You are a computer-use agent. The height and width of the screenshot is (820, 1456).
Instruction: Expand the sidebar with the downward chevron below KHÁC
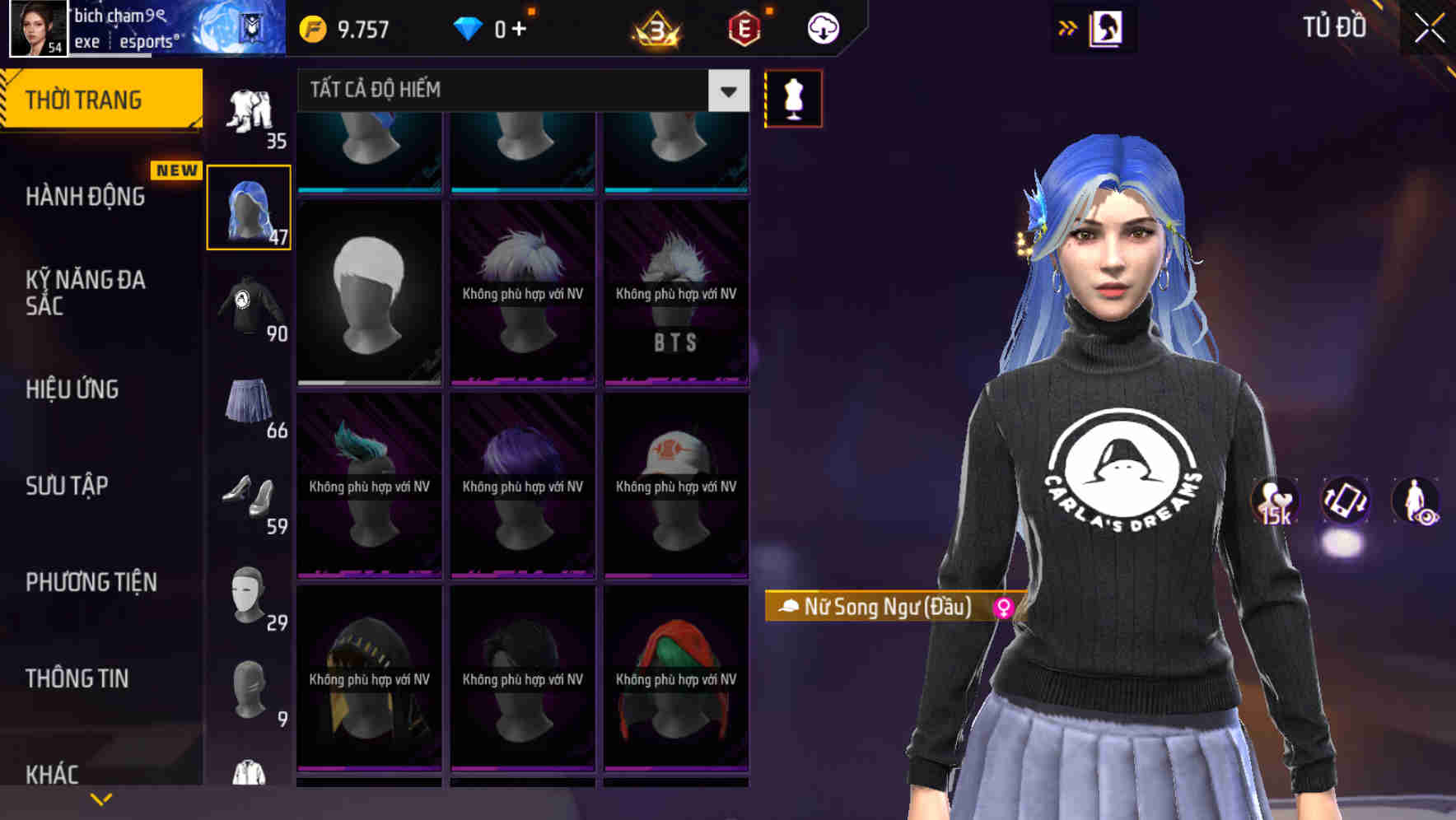[101, 797]
